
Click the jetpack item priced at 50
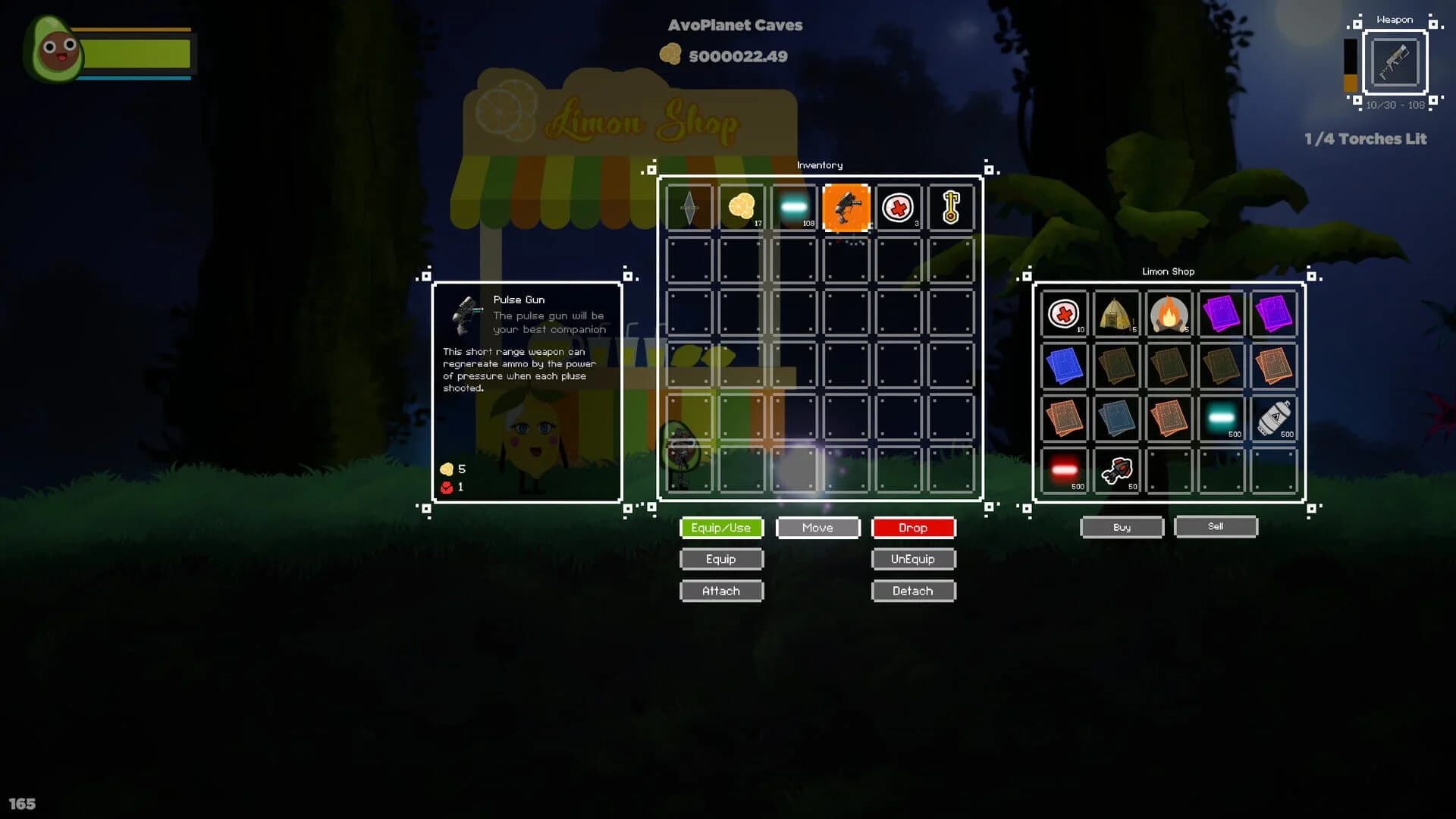[x=1116, y=469]
